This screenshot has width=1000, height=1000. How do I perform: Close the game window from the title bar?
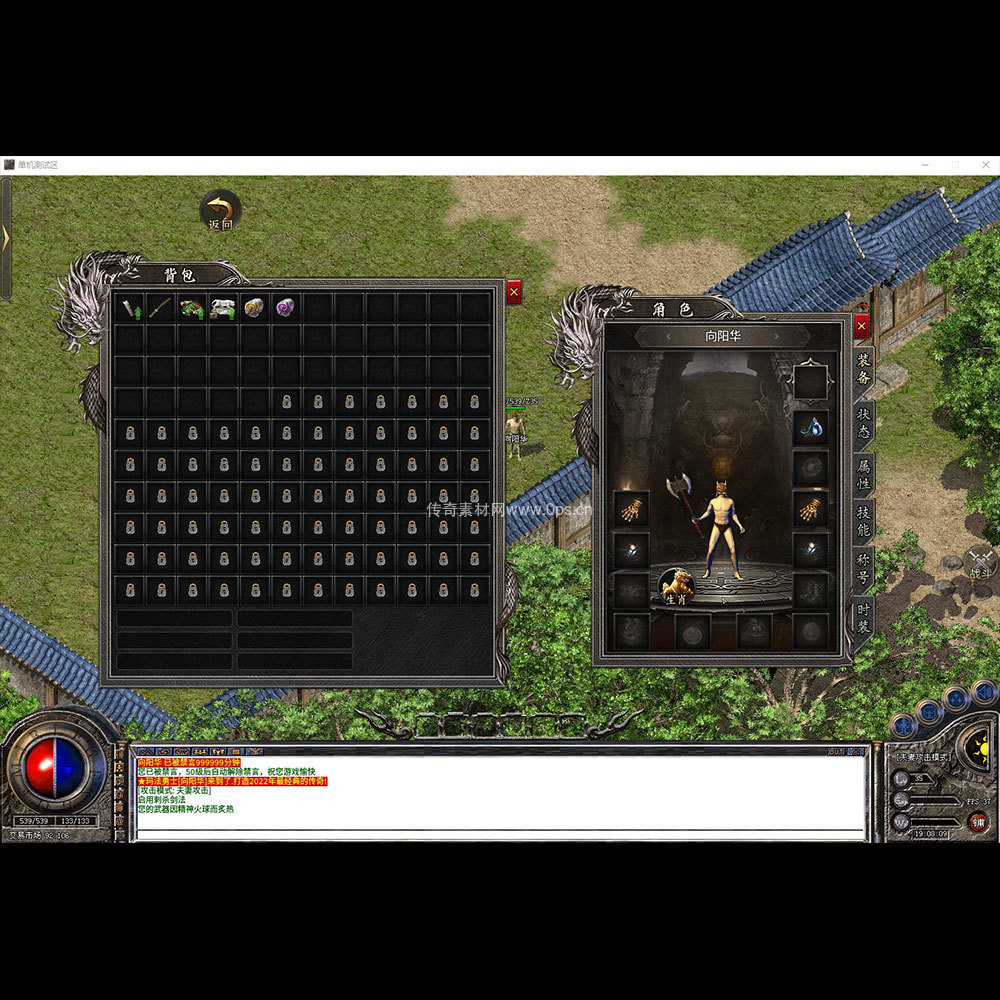tap(982, 165)
